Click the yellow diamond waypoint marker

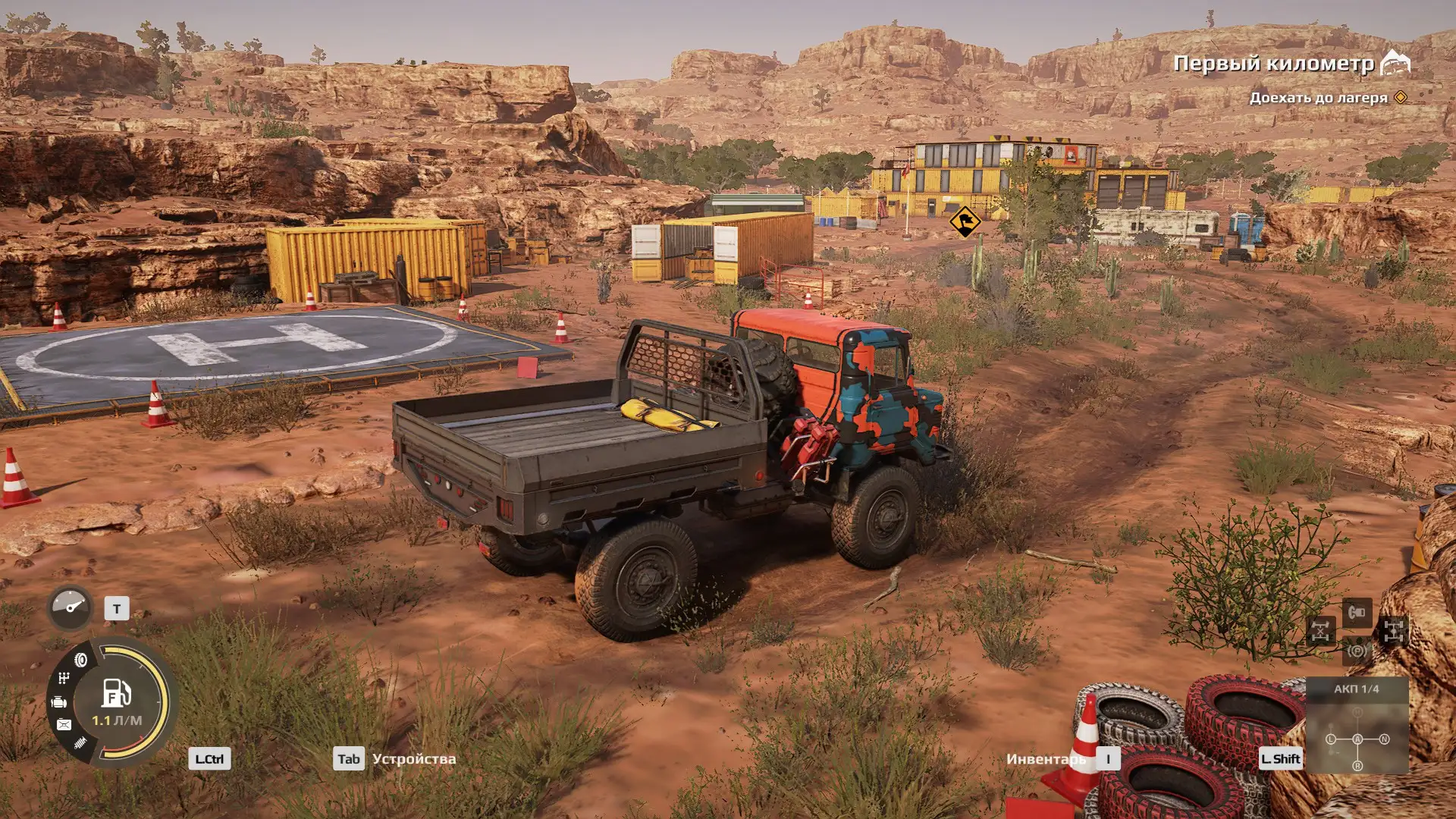pos(965,221)
